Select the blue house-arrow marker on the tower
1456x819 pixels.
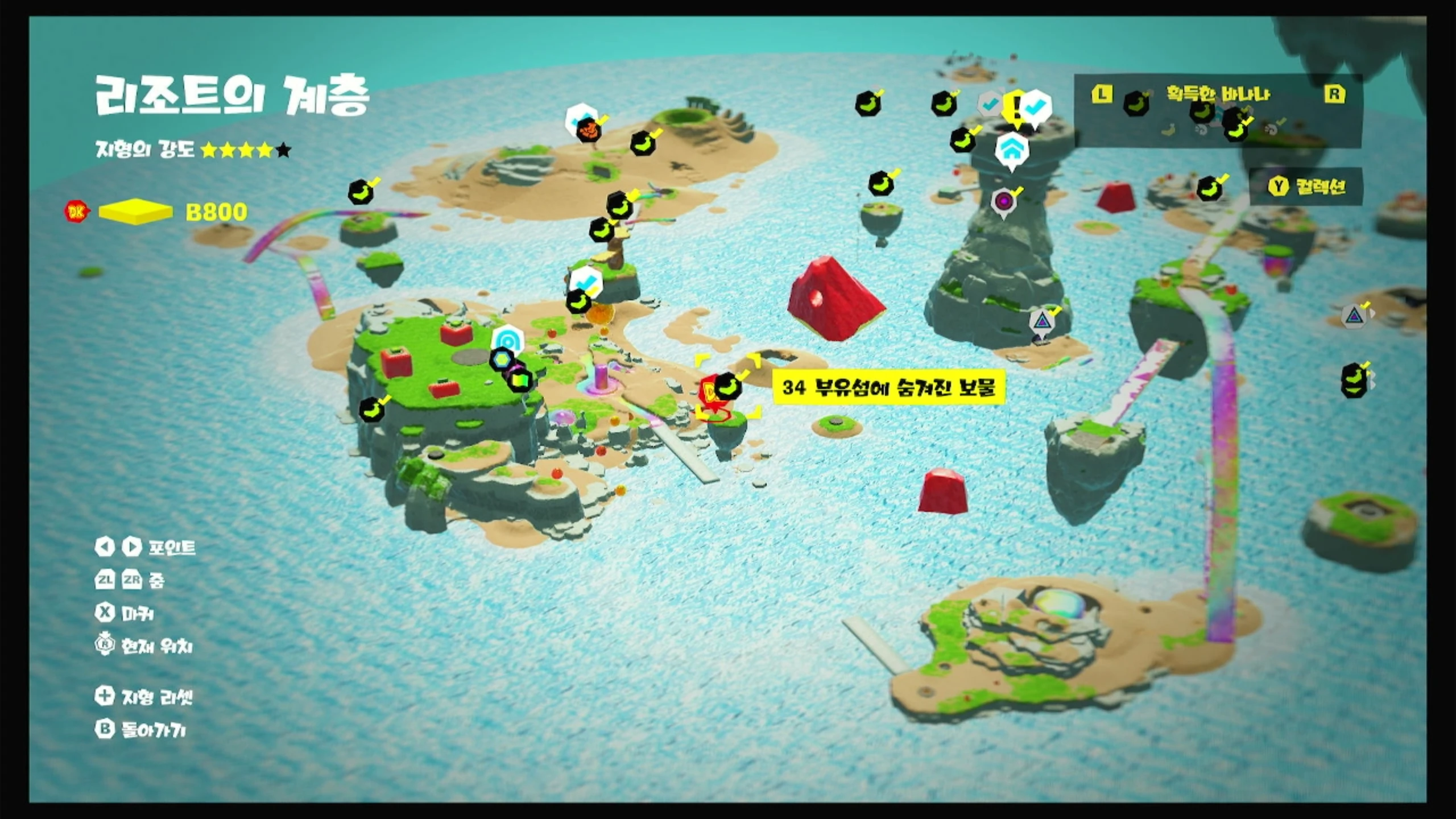coord(1012,149)
